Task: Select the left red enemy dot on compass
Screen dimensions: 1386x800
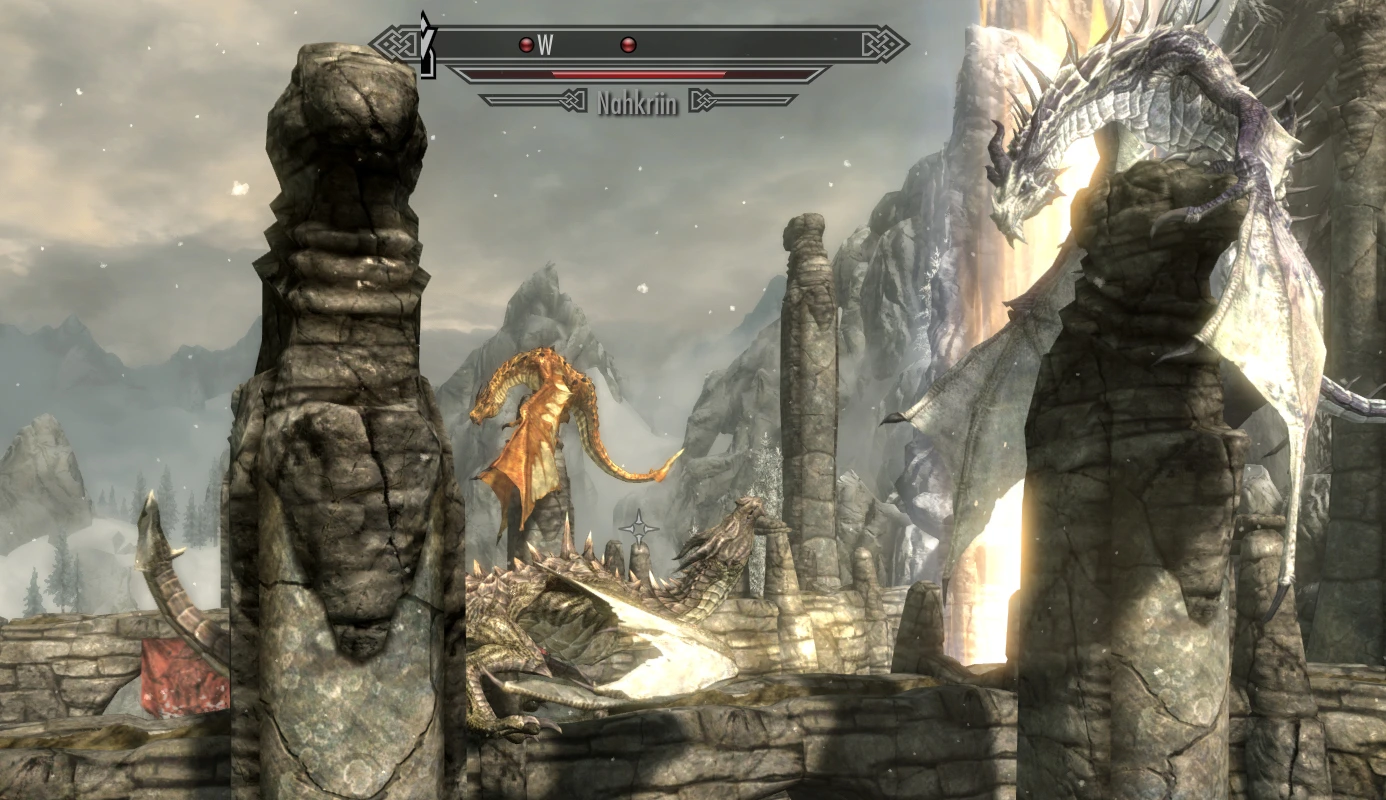Action: (524, 44)
